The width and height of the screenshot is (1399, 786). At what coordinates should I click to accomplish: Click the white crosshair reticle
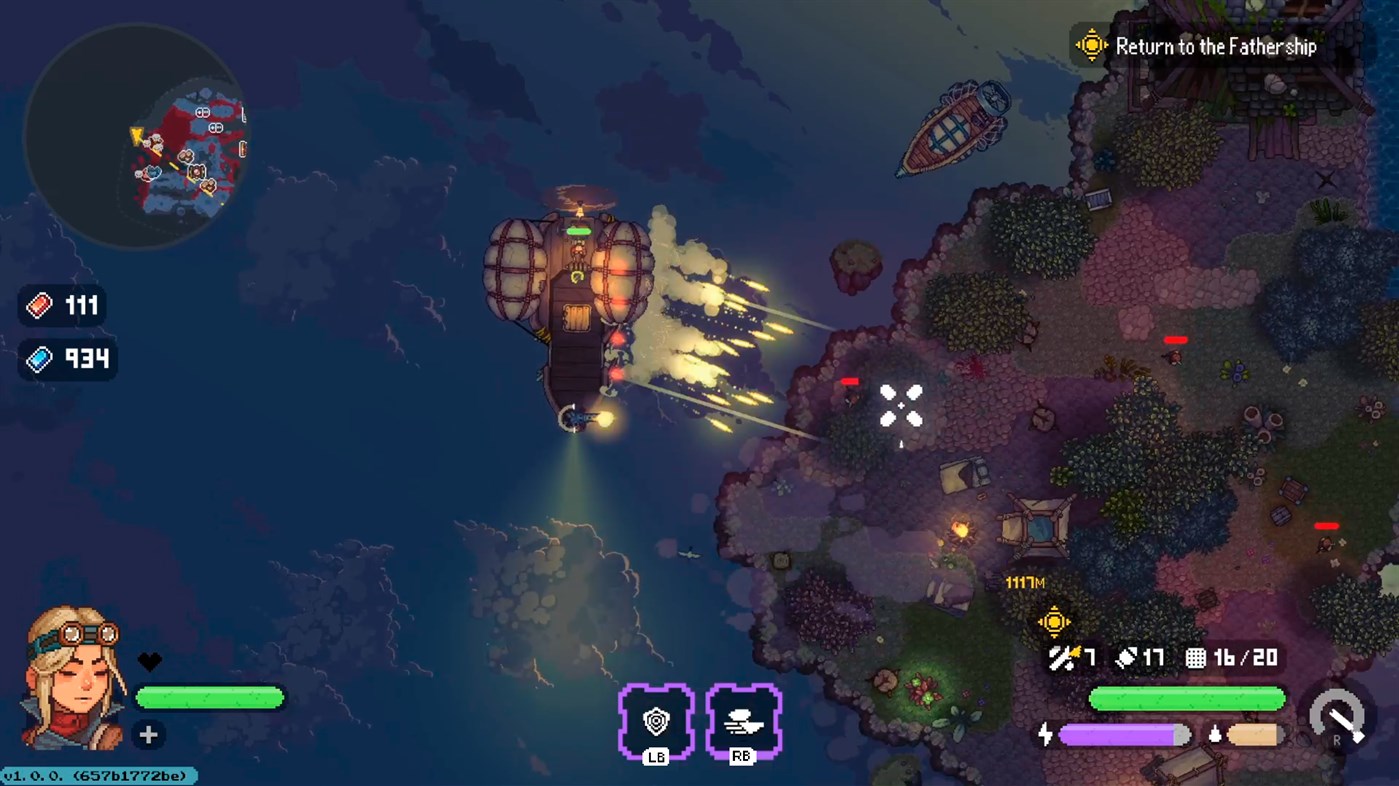click(901, 404)
